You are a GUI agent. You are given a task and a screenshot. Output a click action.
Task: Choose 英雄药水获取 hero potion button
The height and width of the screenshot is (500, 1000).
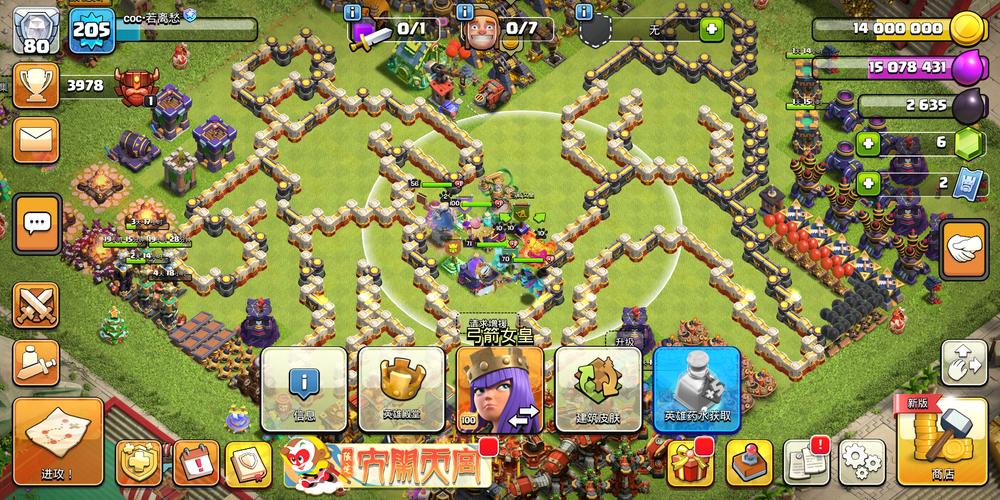(696, 389)
